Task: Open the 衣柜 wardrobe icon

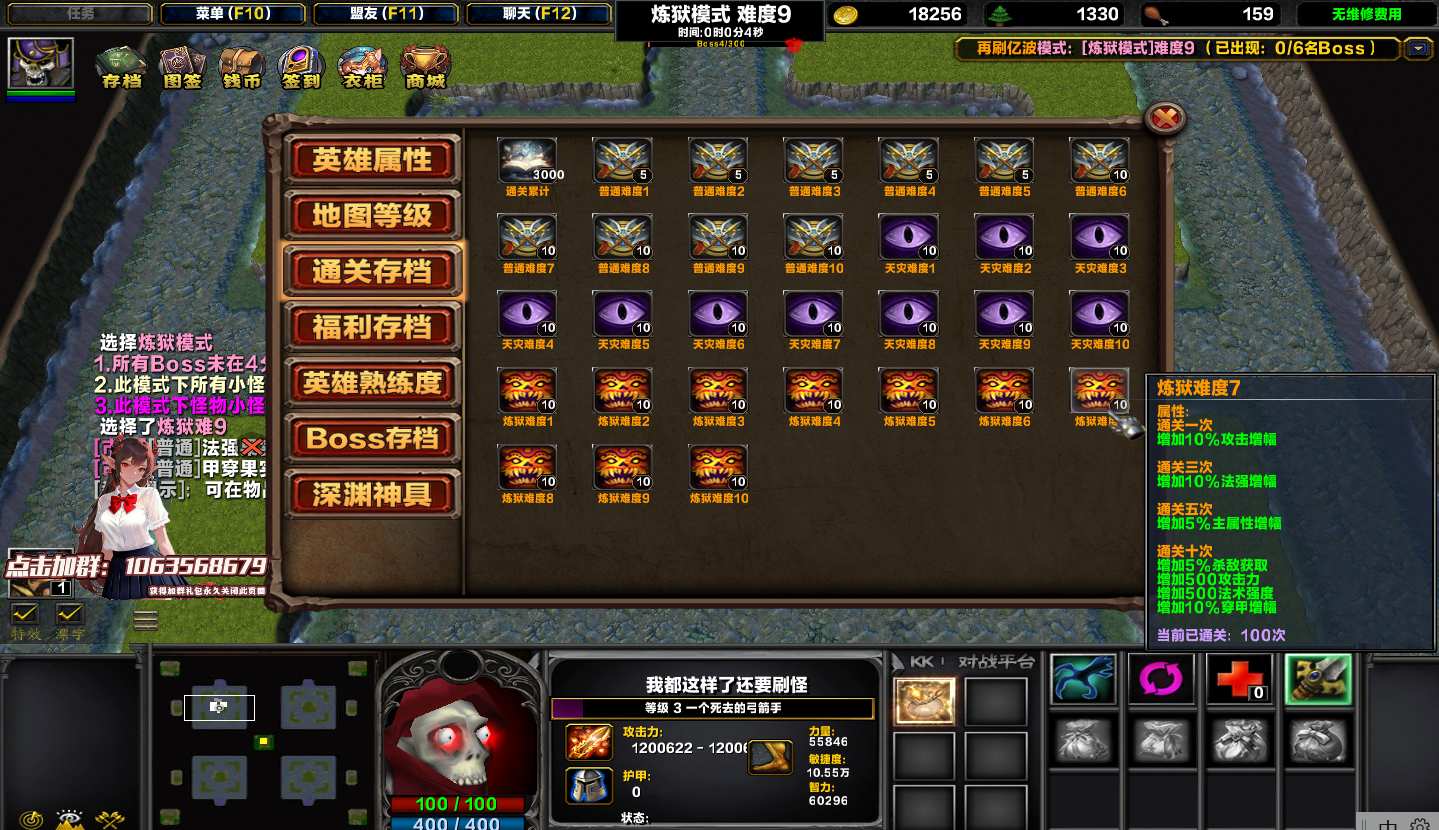Action: pyautogui.click(x=362, y=66)
